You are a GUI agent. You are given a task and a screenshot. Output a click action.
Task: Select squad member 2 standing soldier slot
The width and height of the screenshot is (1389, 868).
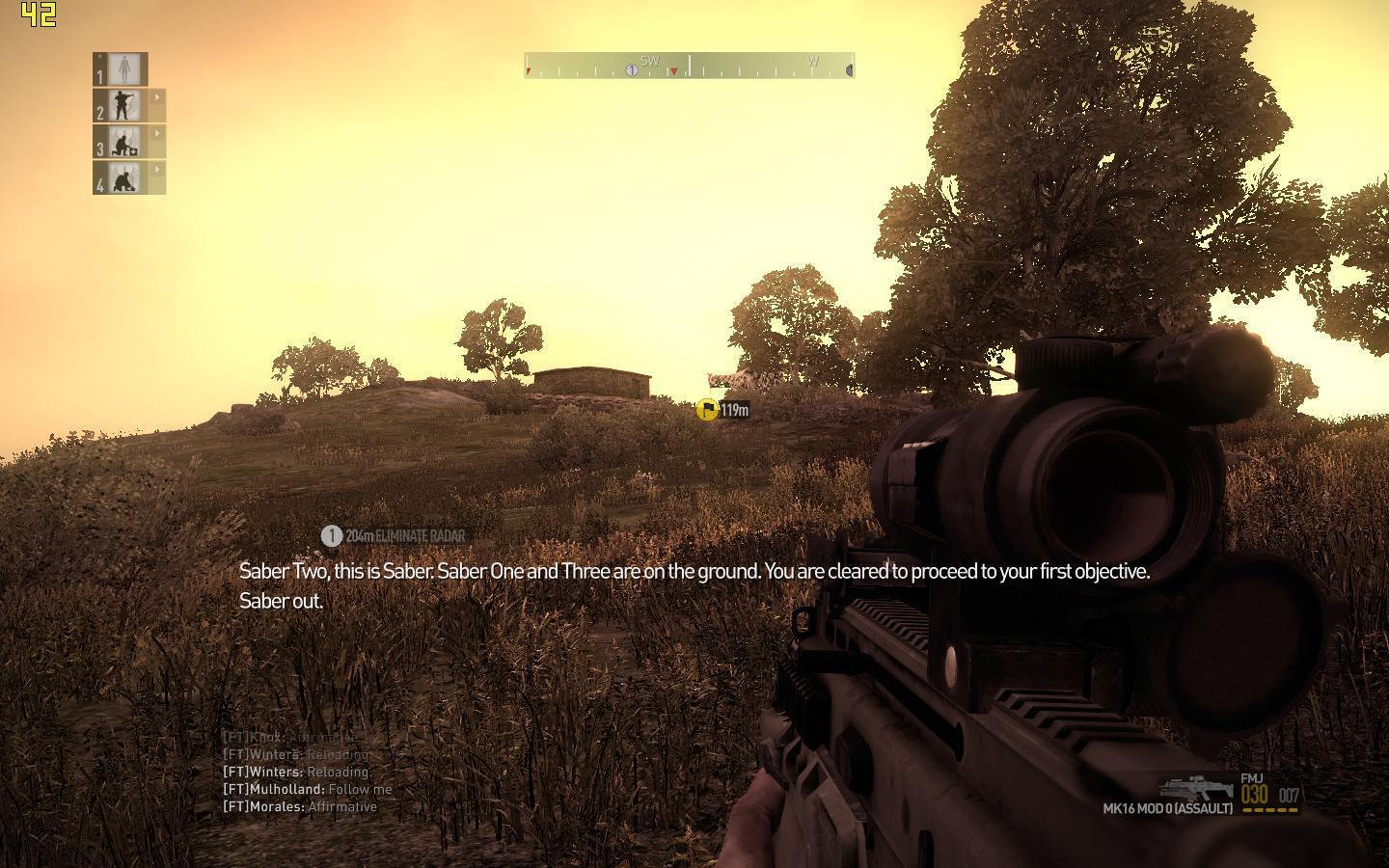[x=124, y=105]
